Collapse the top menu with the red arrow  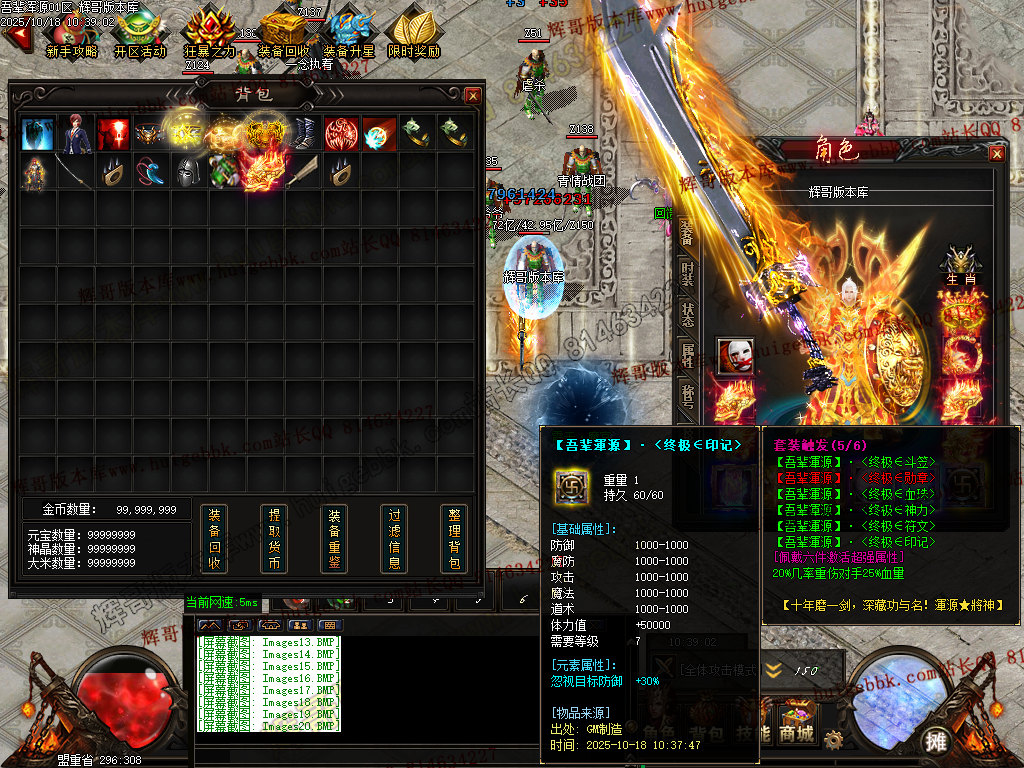coord(14,37)
